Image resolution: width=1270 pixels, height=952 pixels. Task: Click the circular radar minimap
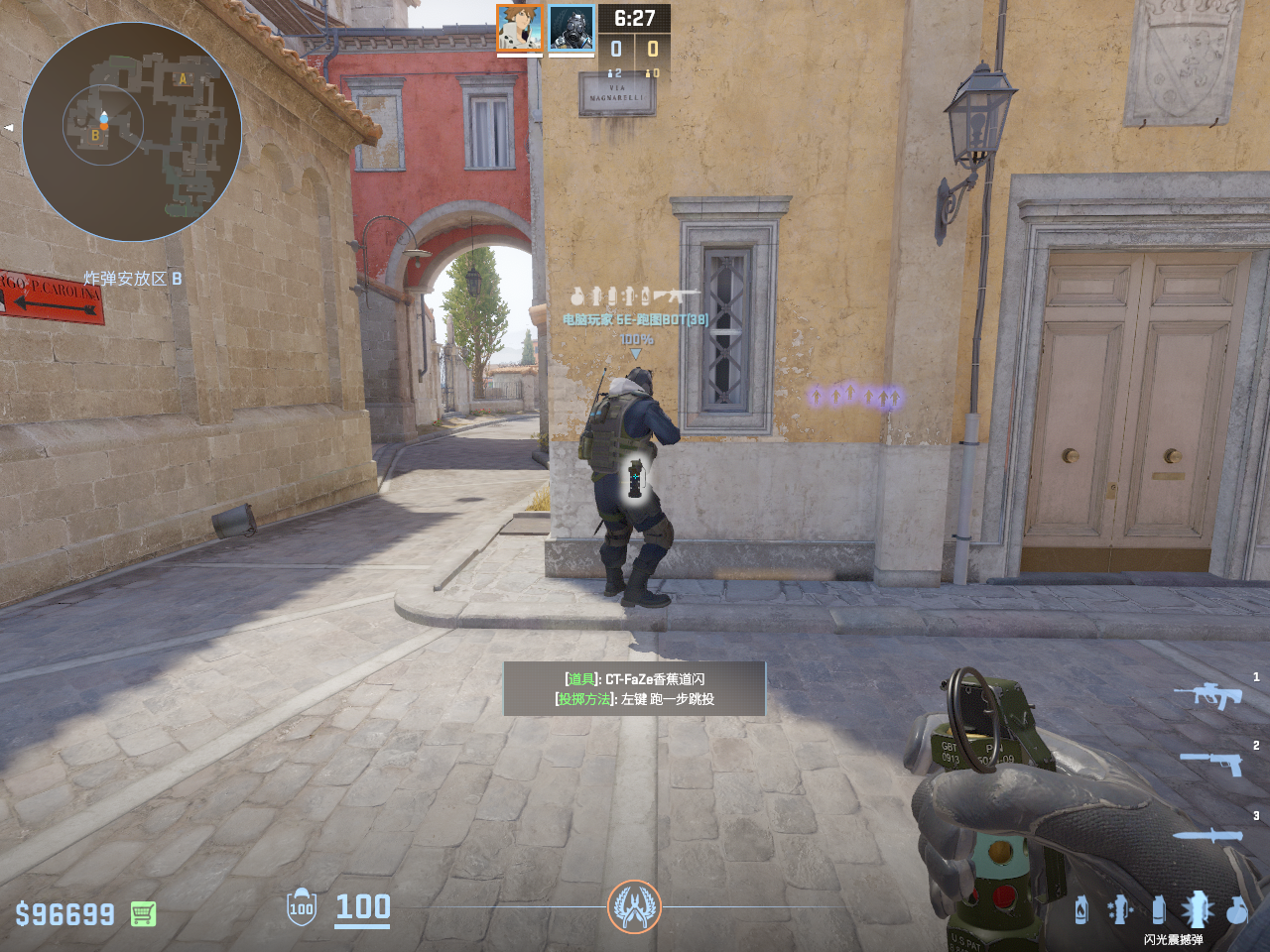[132, 132]
